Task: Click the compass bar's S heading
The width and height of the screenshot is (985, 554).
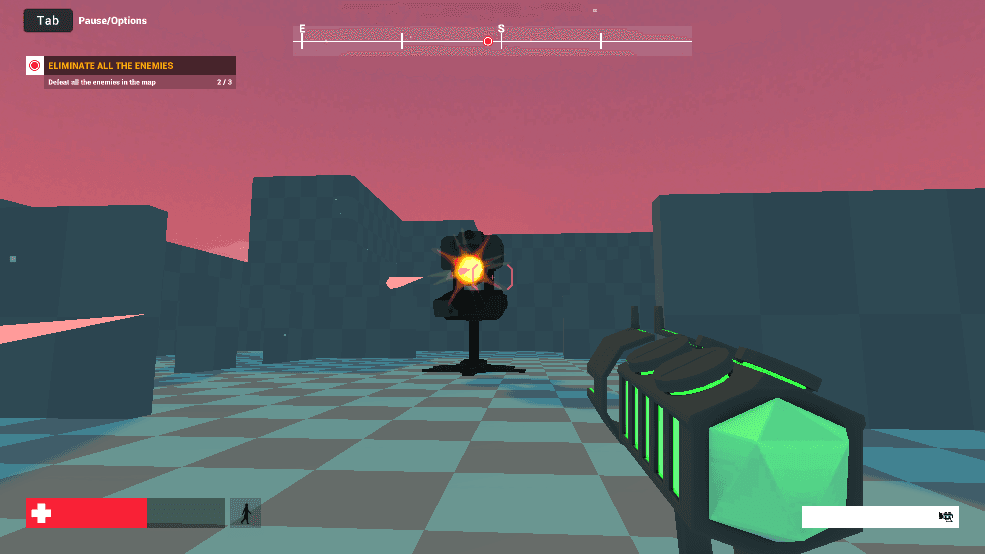Action: (501, 30)
